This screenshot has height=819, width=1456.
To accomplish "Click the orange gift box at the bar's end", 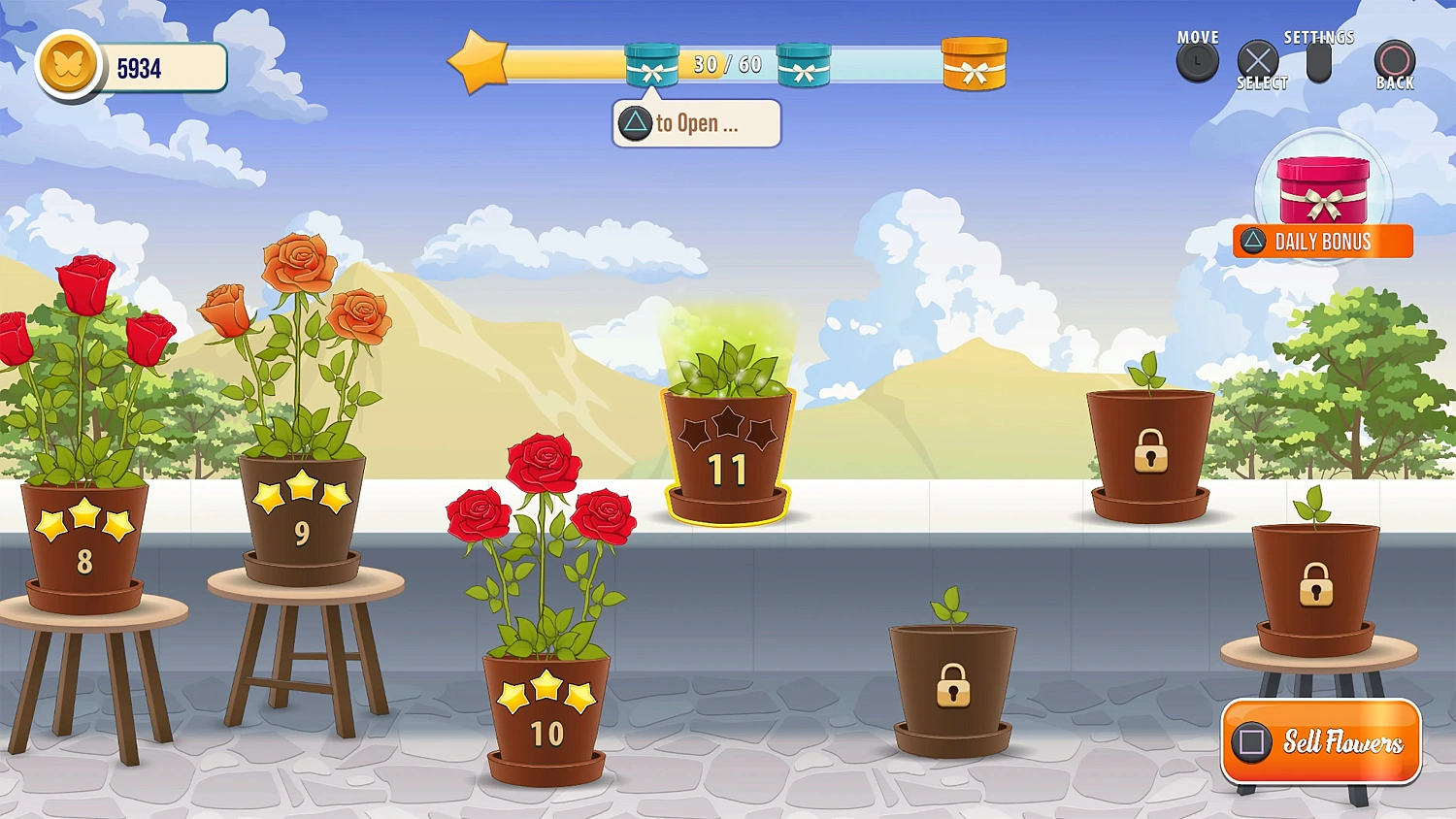I will coord(974,64).
